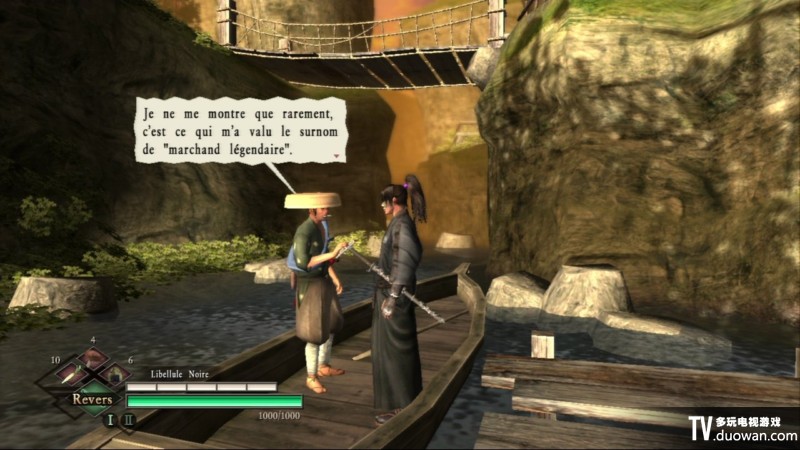
Task: Select the top item slot showing count 4
Action: 93,357
